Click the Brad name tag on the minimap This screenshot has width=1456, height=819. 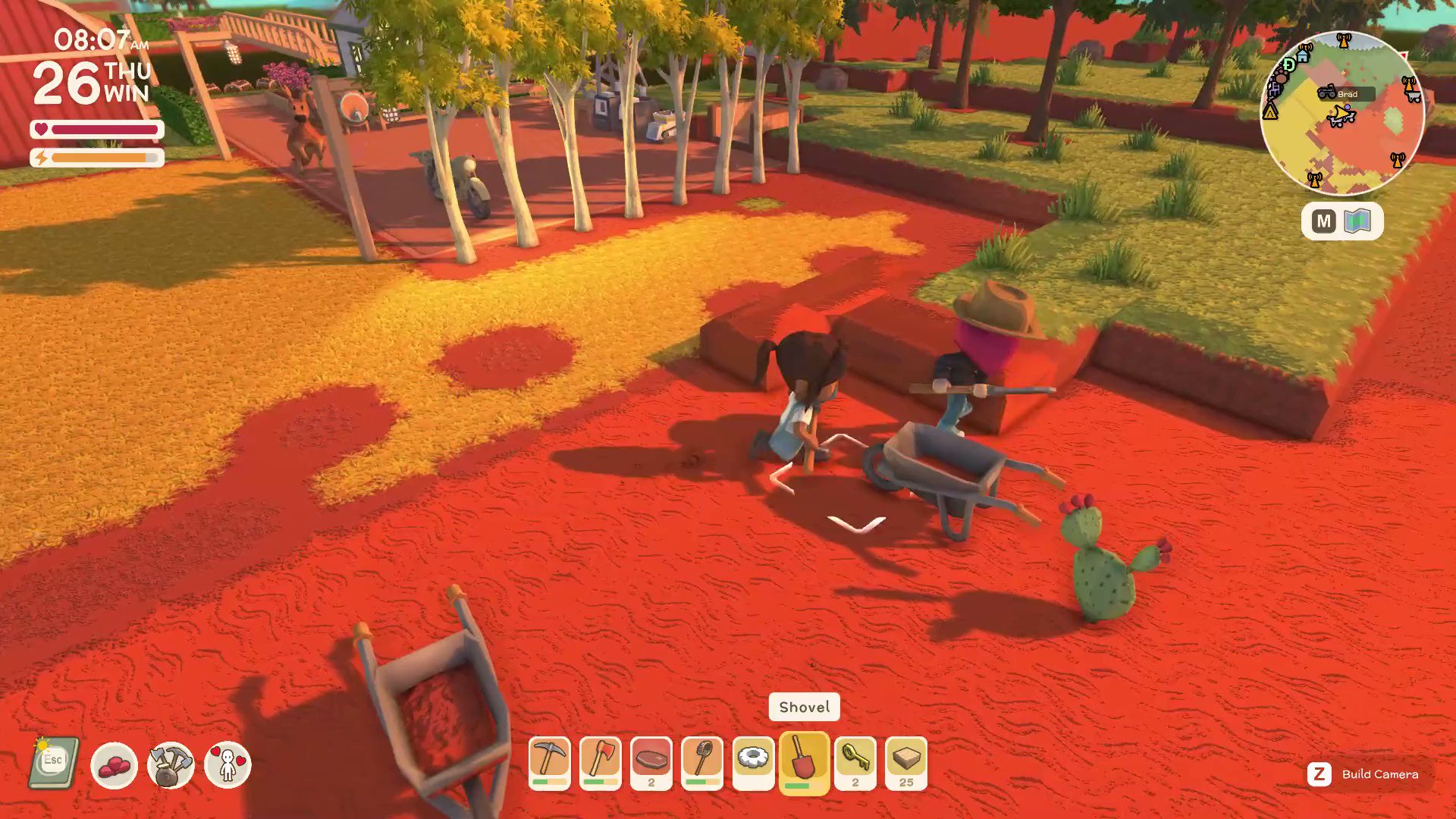(x=1346, y=93)
